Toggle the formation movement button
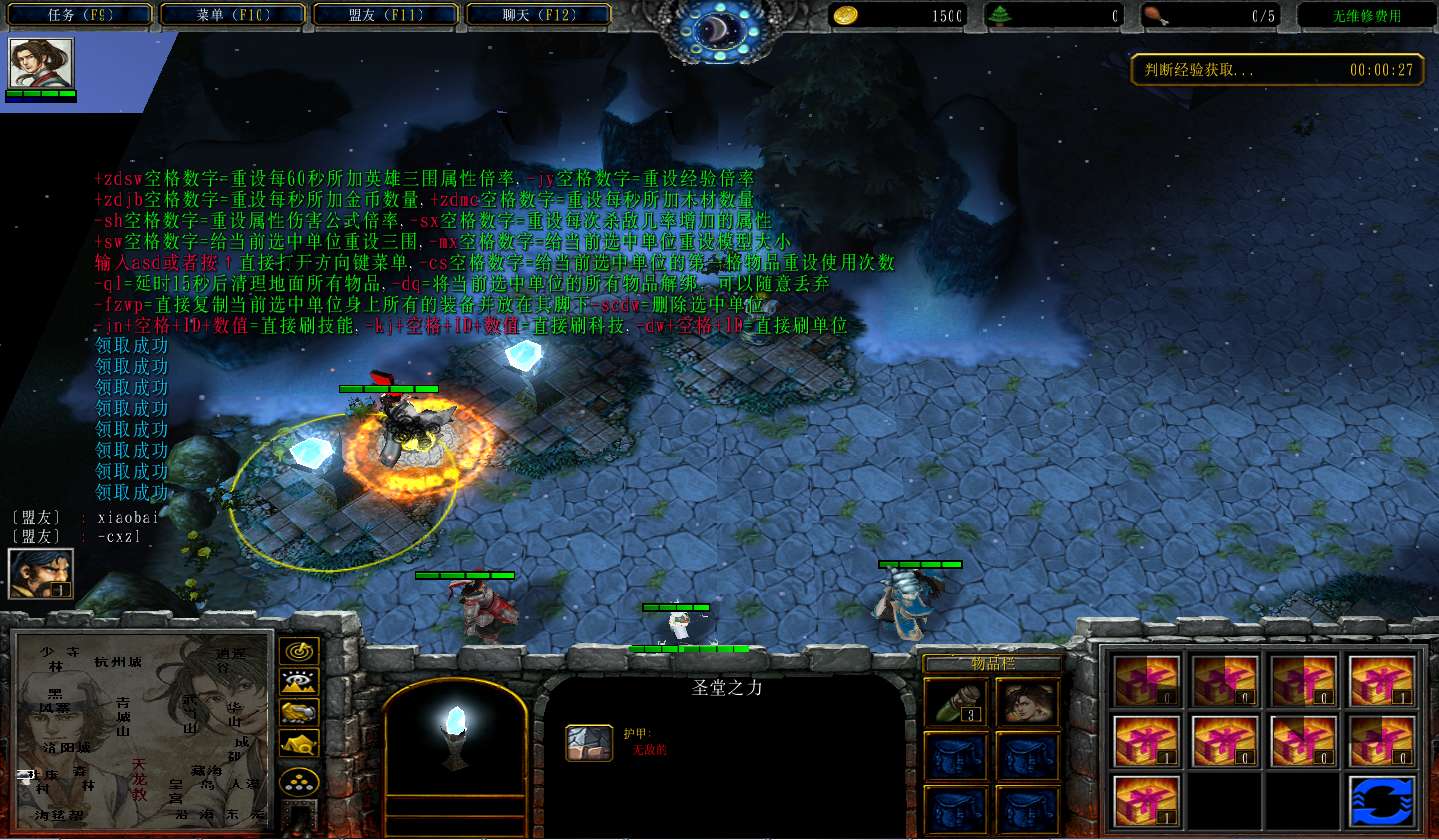This screenshot has height=840, width=1439. click(299, 781)
